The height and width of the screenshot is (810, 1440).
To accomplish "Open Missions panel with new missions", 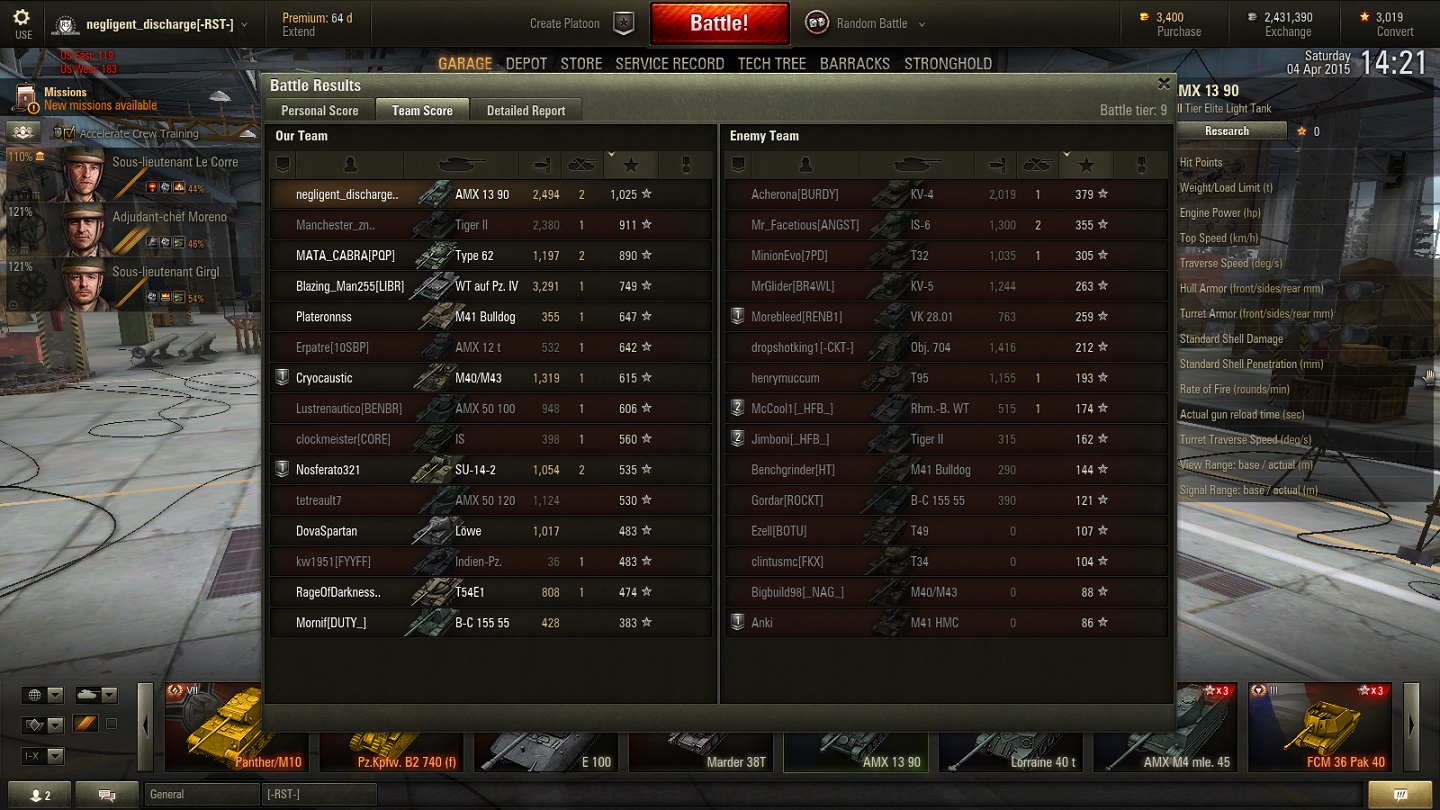I will click(85, 99).
